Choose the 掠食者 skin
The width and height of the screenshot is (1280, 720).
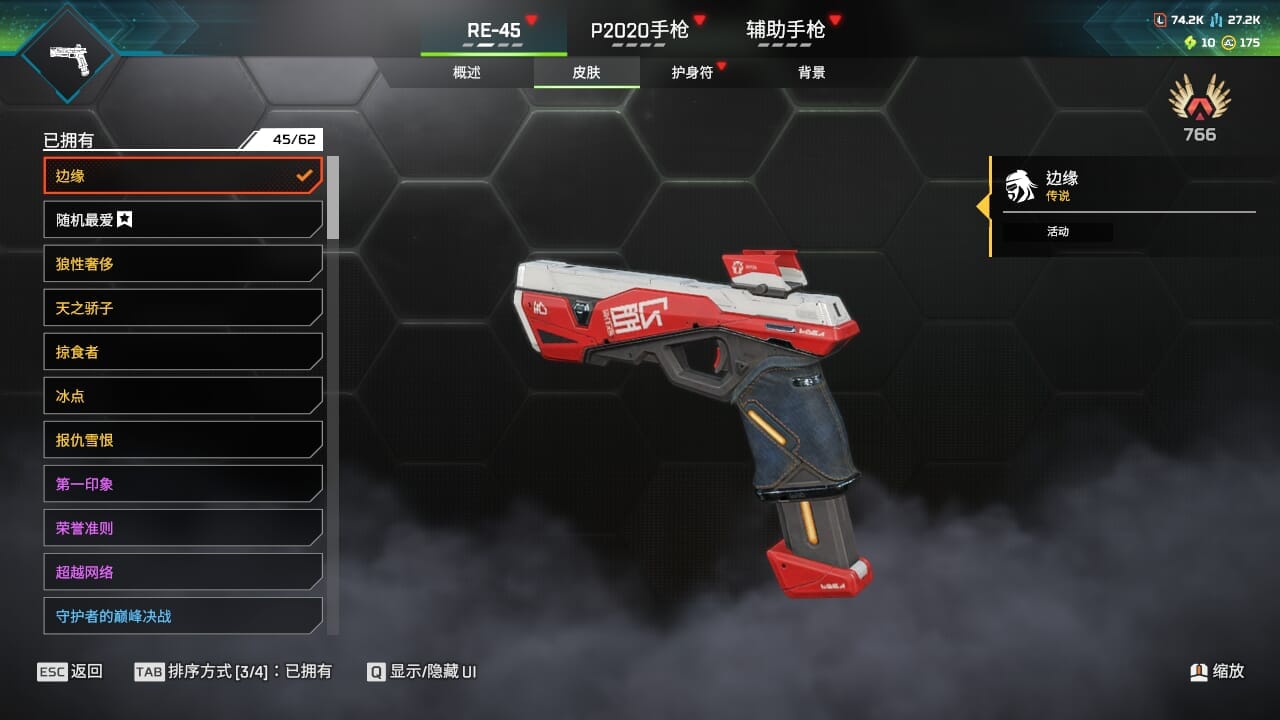tap(183, 352)
